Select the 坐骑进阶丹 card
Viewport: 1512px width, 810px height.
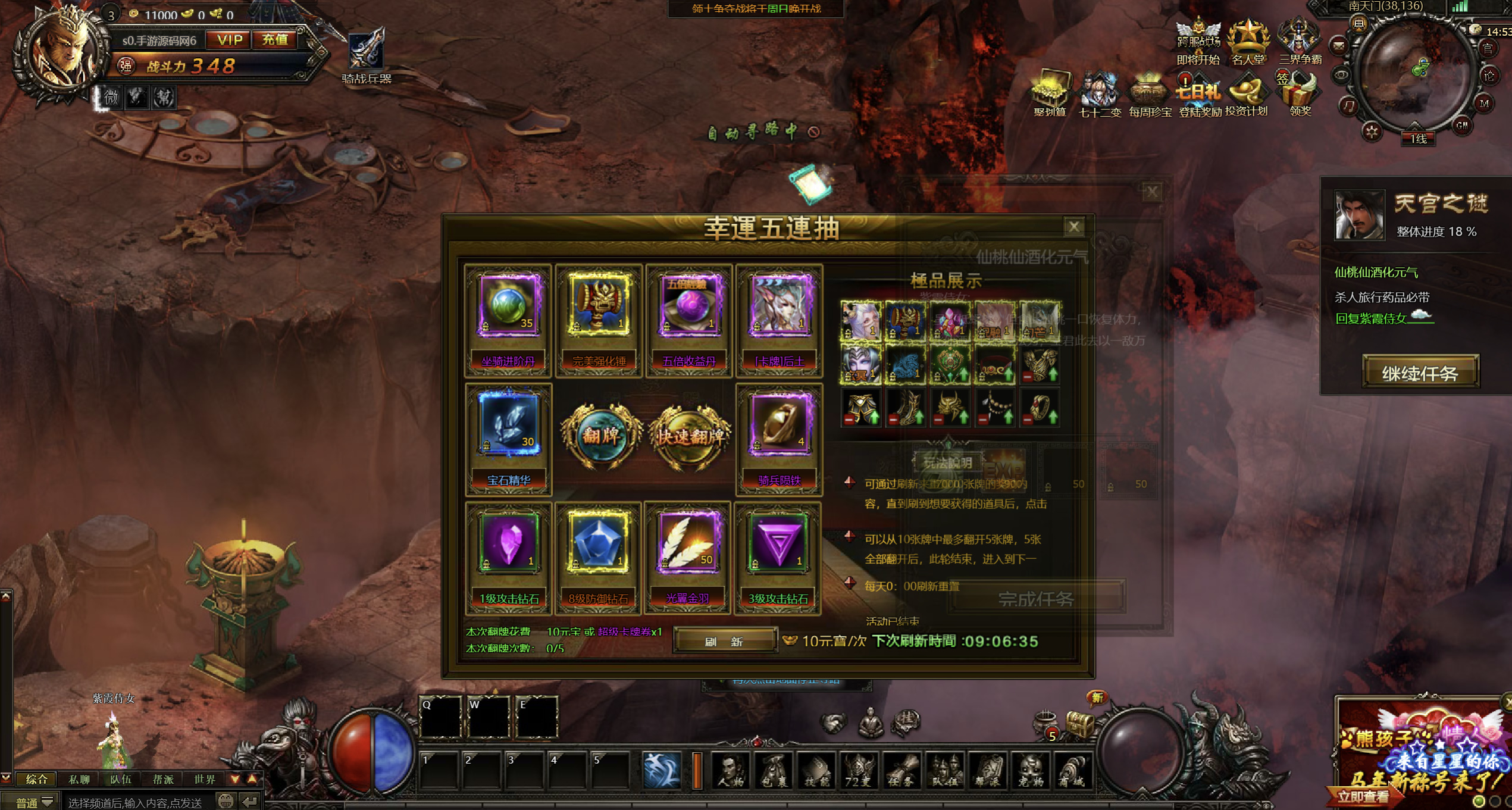[508, 320]
